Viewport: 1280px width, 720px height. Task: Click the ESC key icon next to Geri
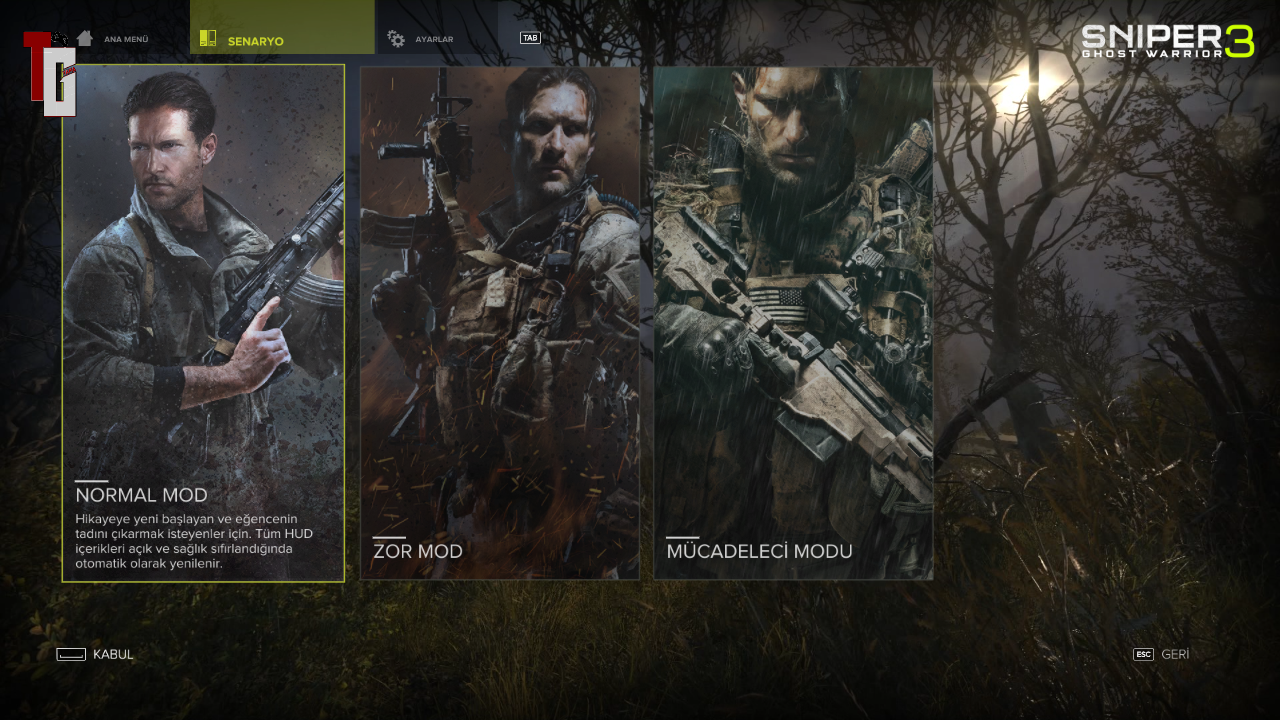[1141, 655]
